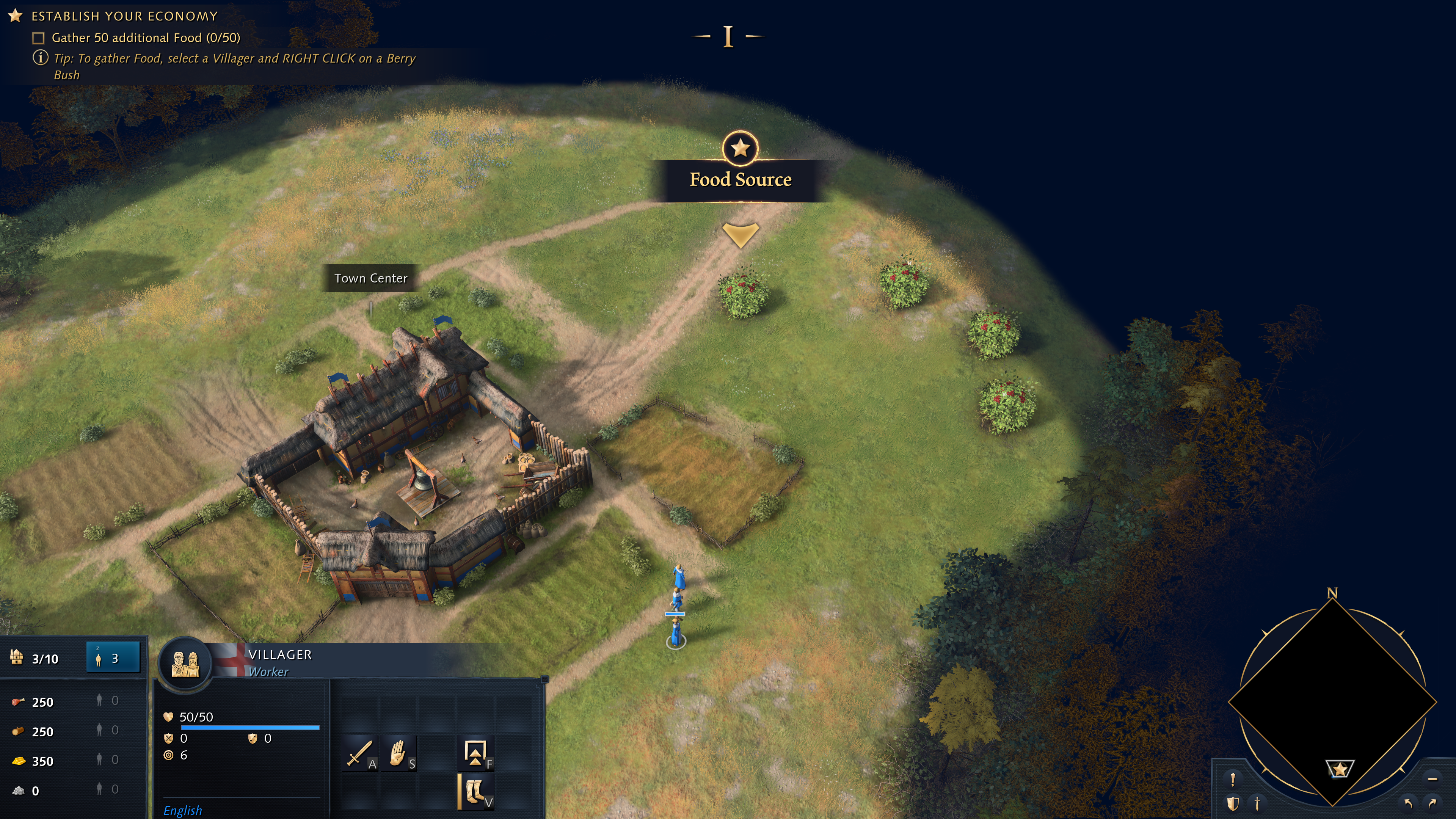Toggle the Gather 50 additional Food objective
The width and height of the screenshot is (1456, 819).
coord(38,38)
